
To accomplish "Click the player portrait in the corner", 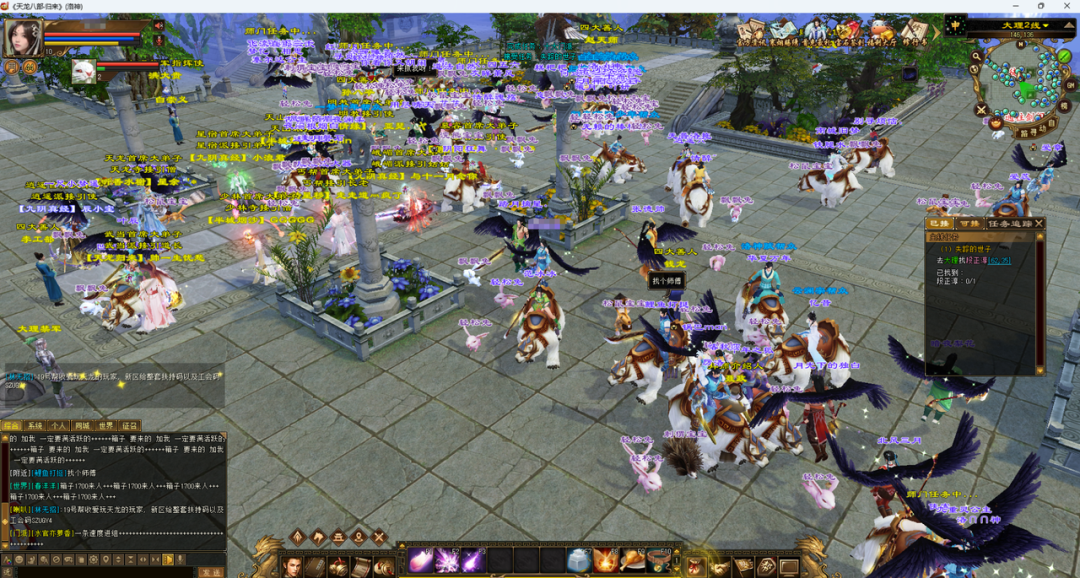I will (22, 38).
